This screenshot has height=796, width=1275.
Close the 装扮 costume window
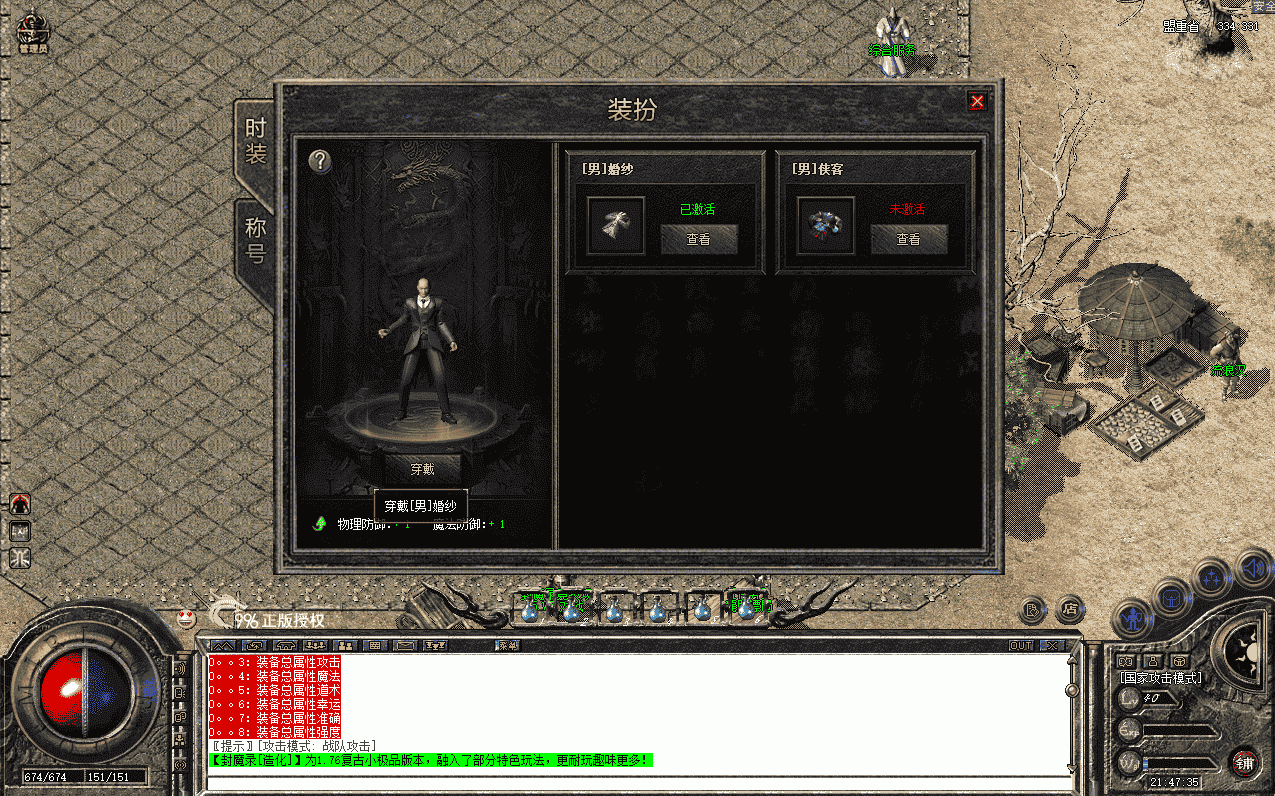[977, 101]
